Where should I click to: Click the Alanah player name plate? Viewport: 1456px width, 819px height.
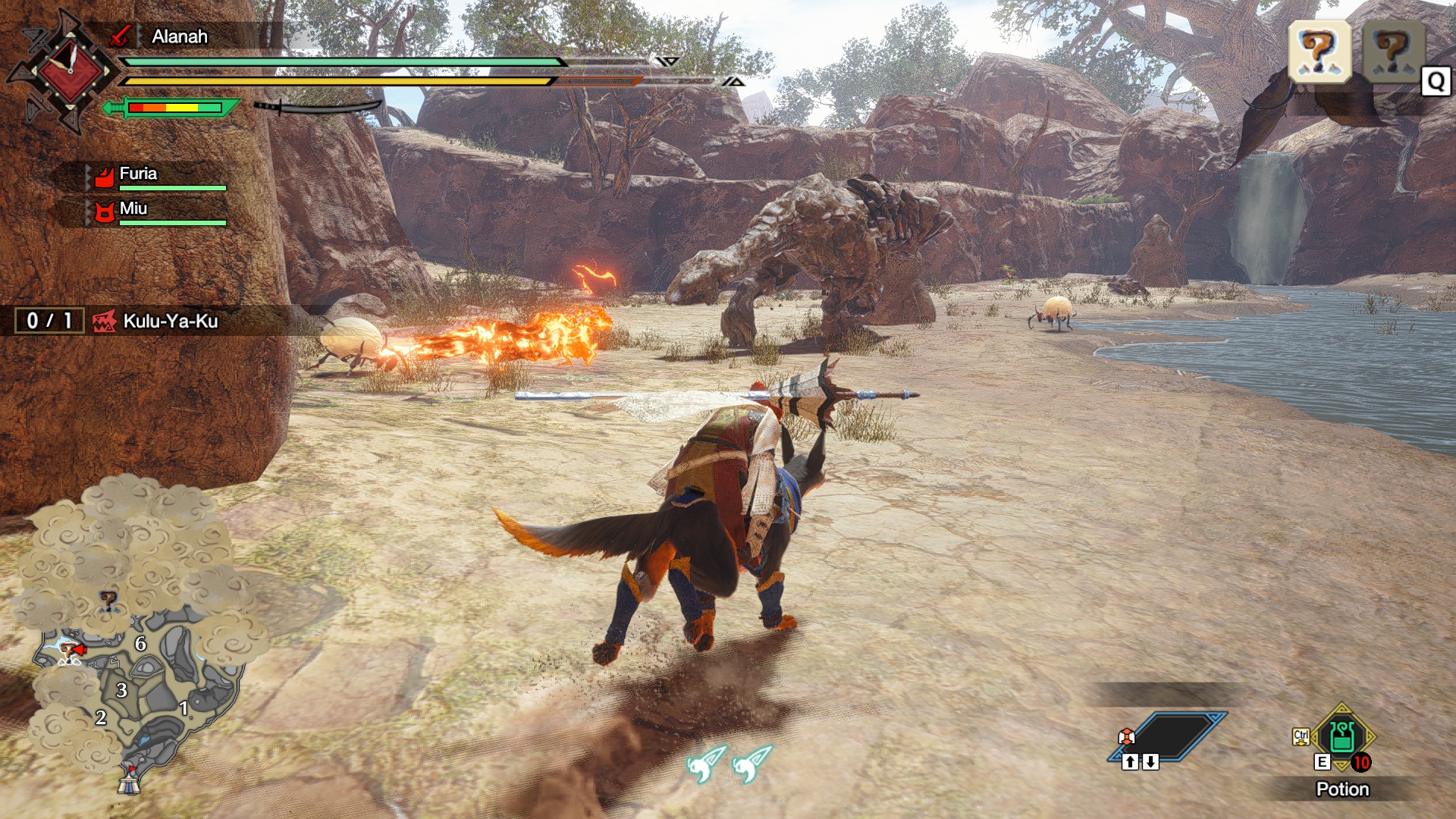[x=179, y=36]
